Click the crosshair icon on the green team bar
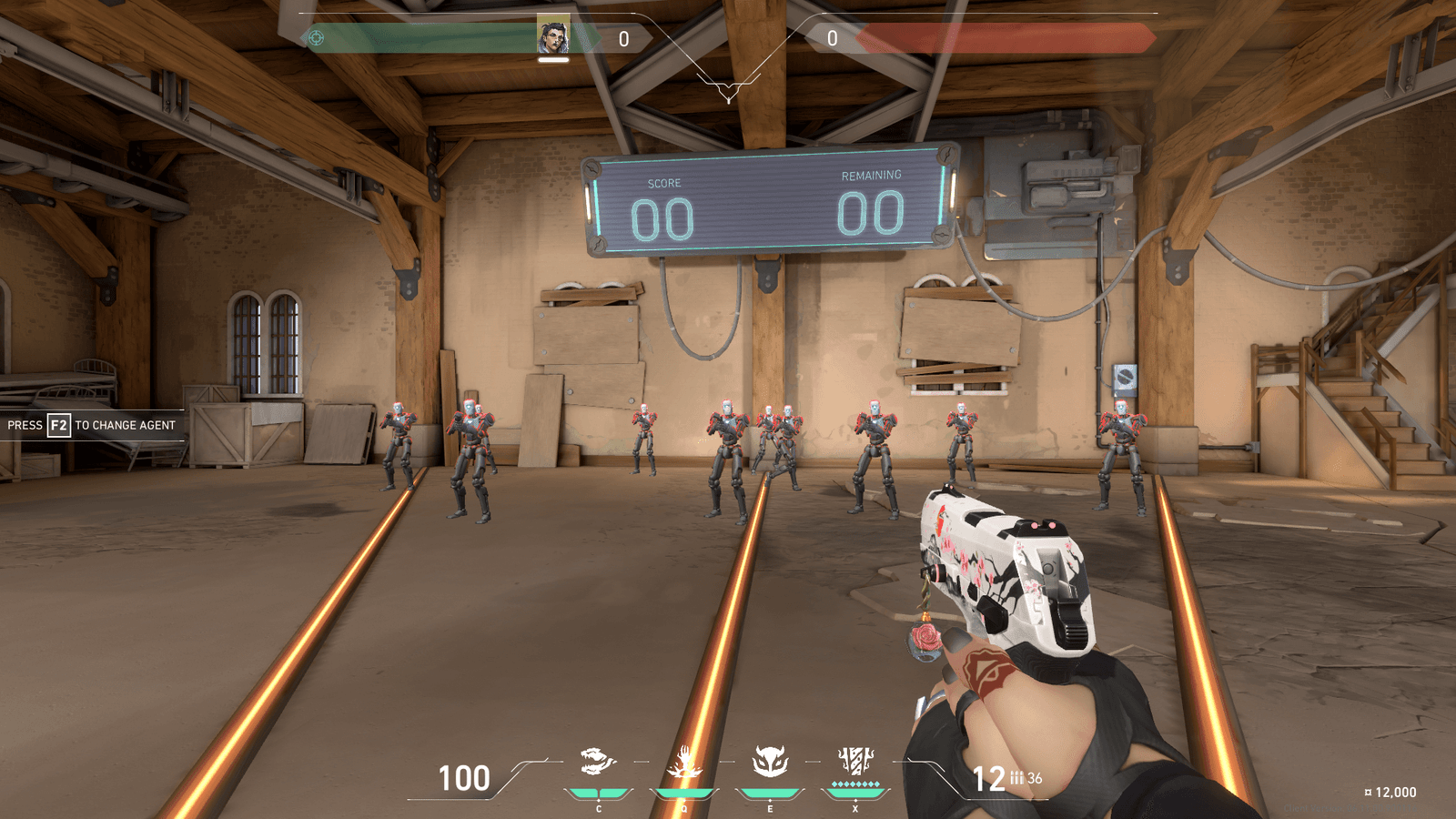 [x=317, y=38]
